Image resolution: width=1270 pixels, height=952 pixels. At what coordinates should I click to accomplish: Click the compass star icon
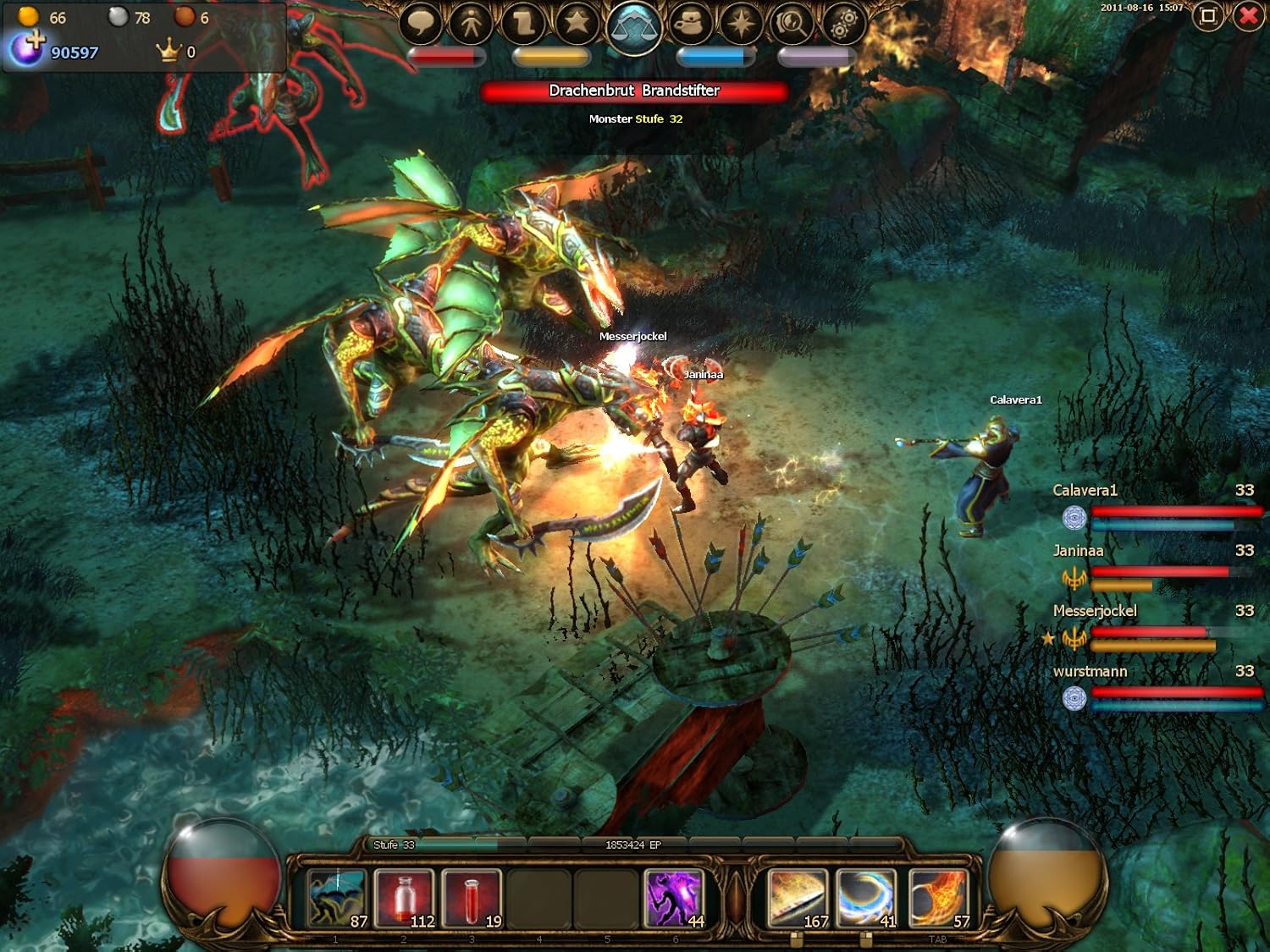point(740,23)
